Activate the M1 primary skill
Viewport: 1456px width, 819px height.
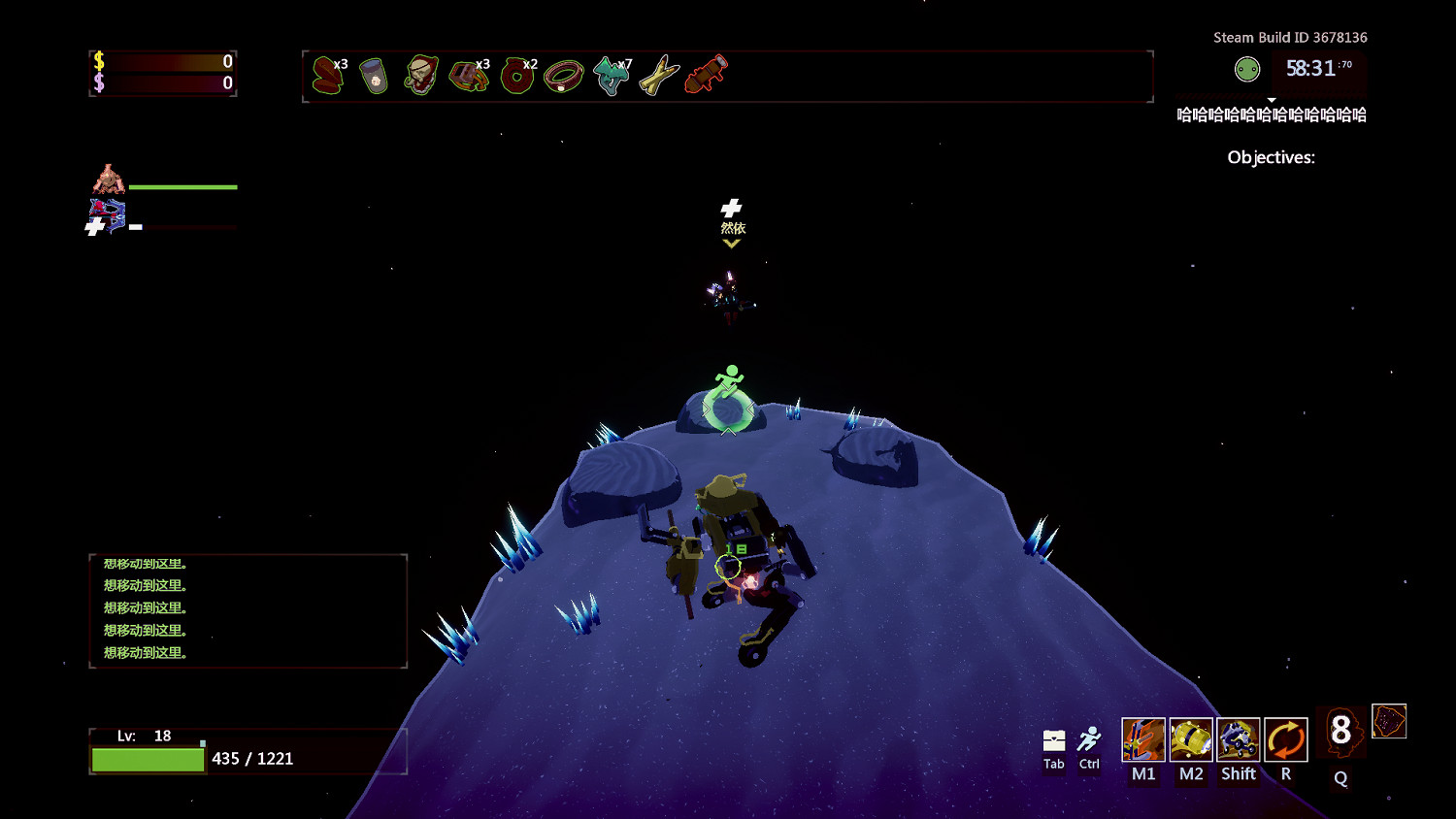coord(1143,740)
